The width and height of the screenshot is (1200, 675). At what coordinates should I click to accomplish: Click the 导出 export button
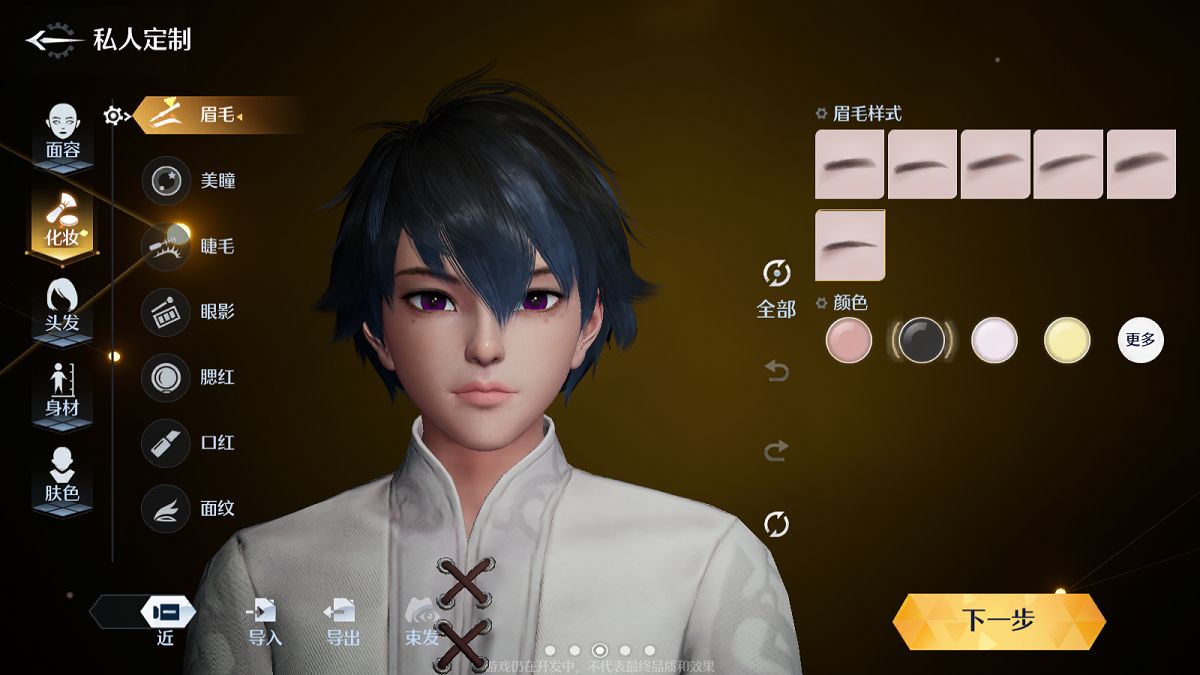click(342, 620)
